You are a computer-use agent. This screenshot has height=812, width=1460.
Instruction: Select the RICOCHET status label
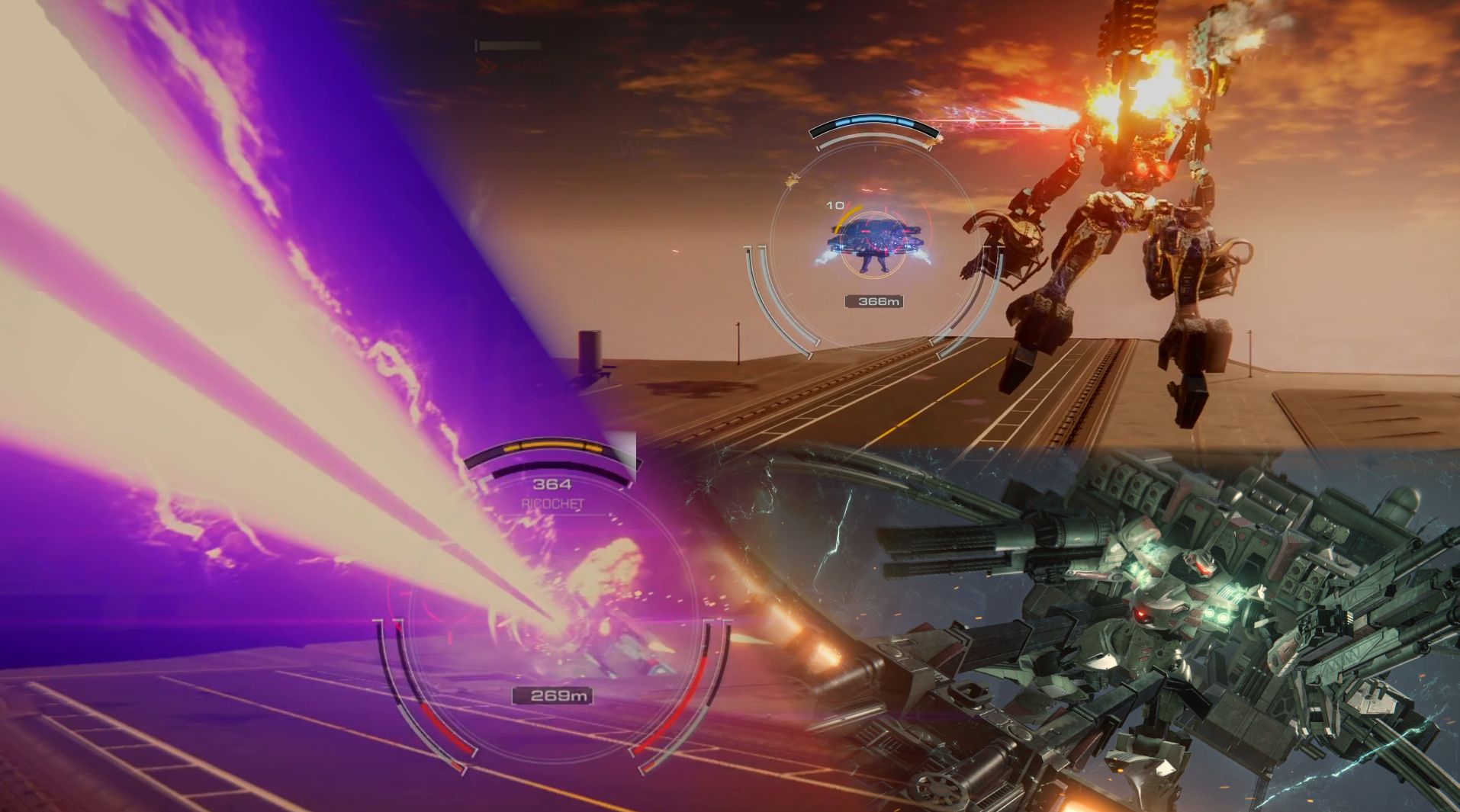(x=555, y=504)
